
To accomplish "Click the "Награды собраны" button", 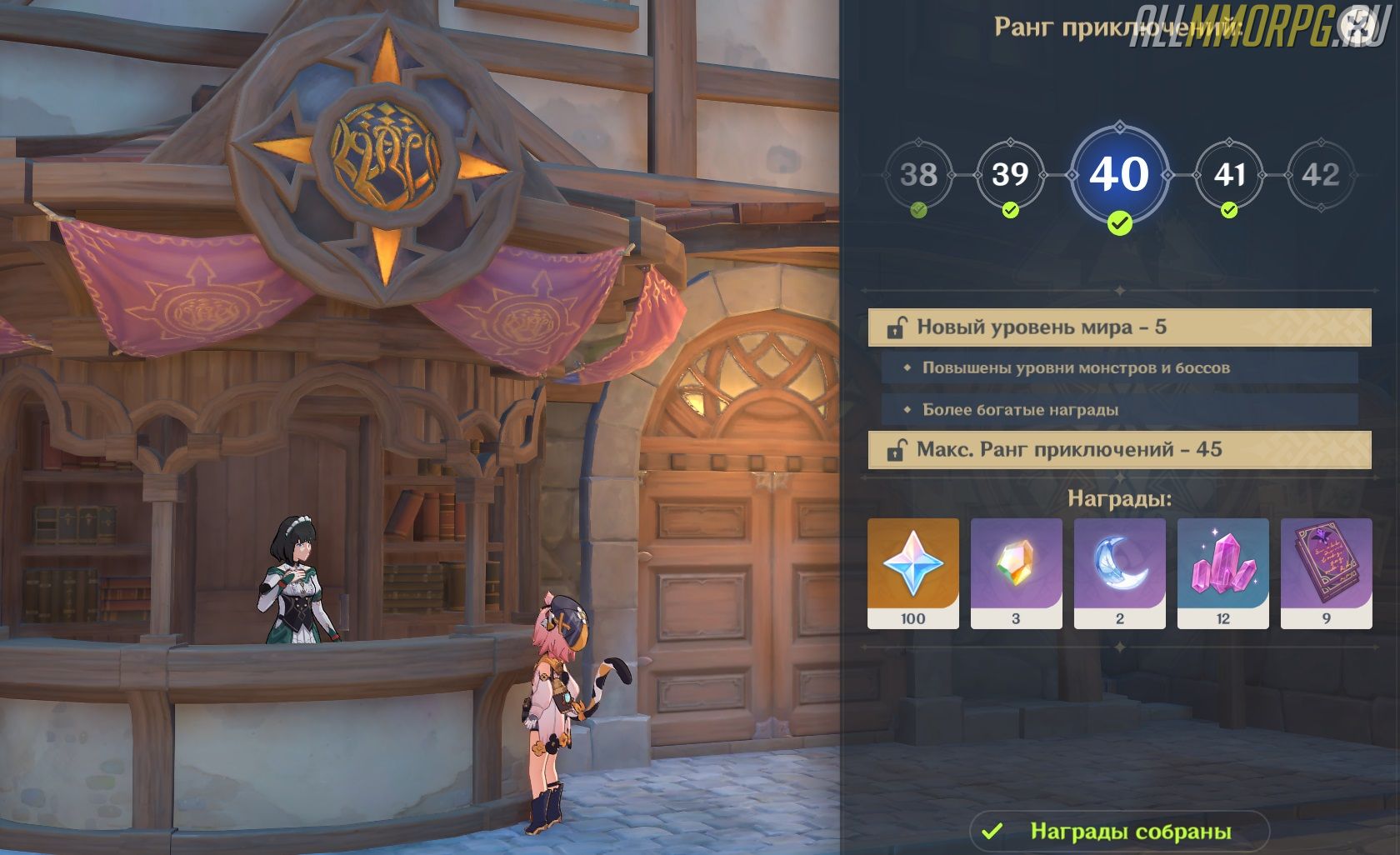I will pyautogui.click(x=1119, y=831).
